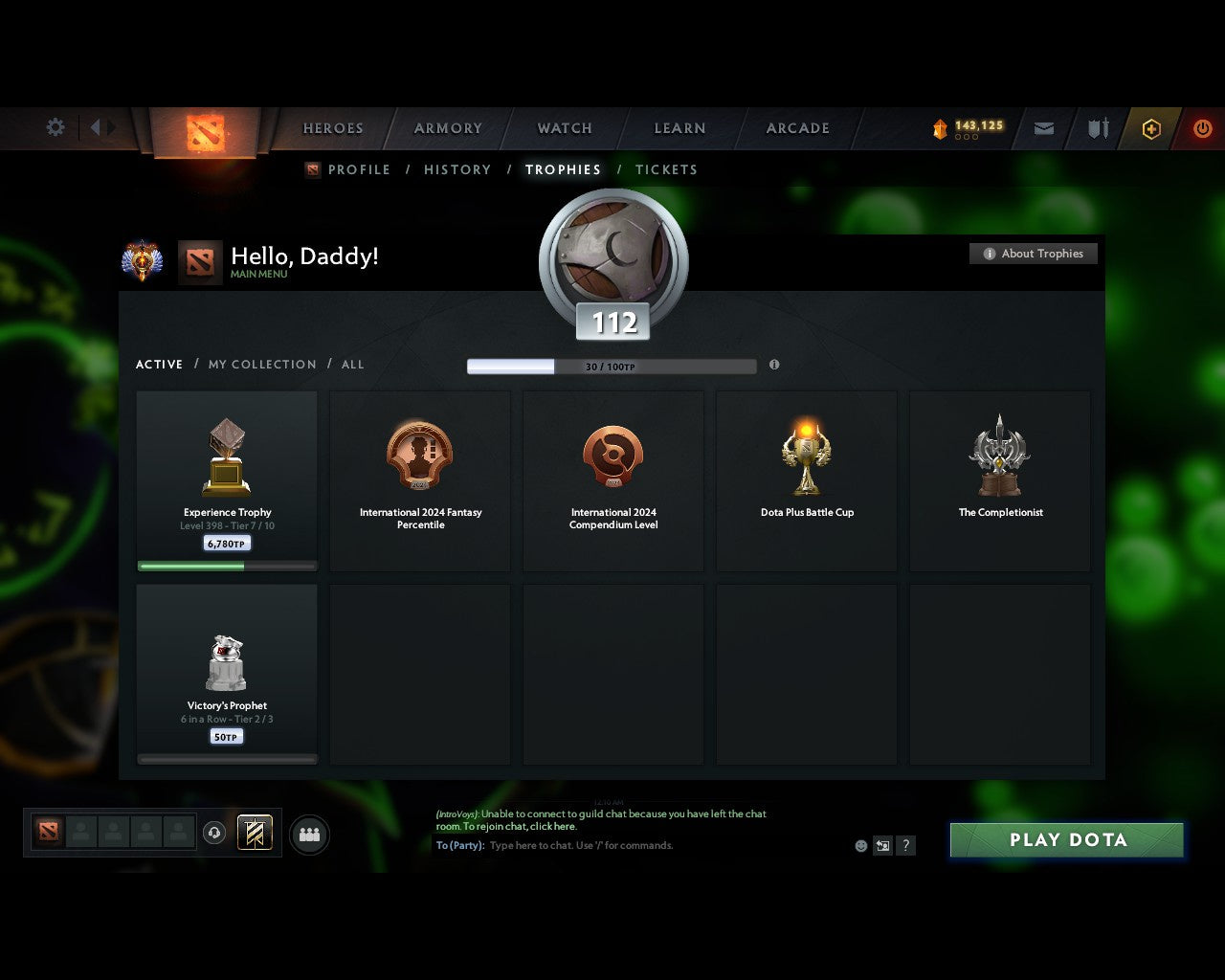The height and width of the screenshot is (980, 1225).
Task: Click the headphones voice chat icon
Action: (x=212, y=834)
